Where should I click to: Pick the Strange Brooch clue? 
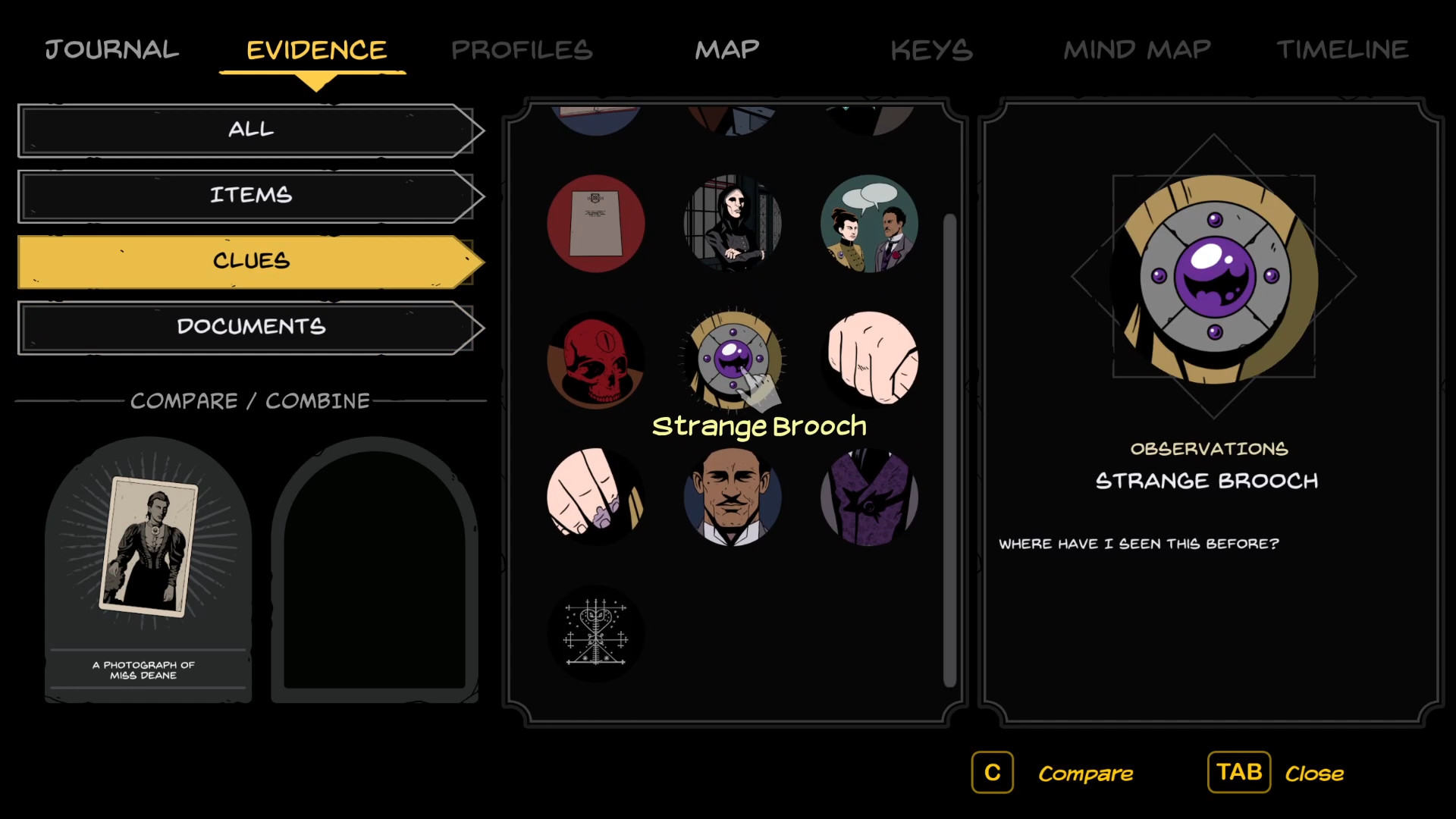(x=733, y=358)
